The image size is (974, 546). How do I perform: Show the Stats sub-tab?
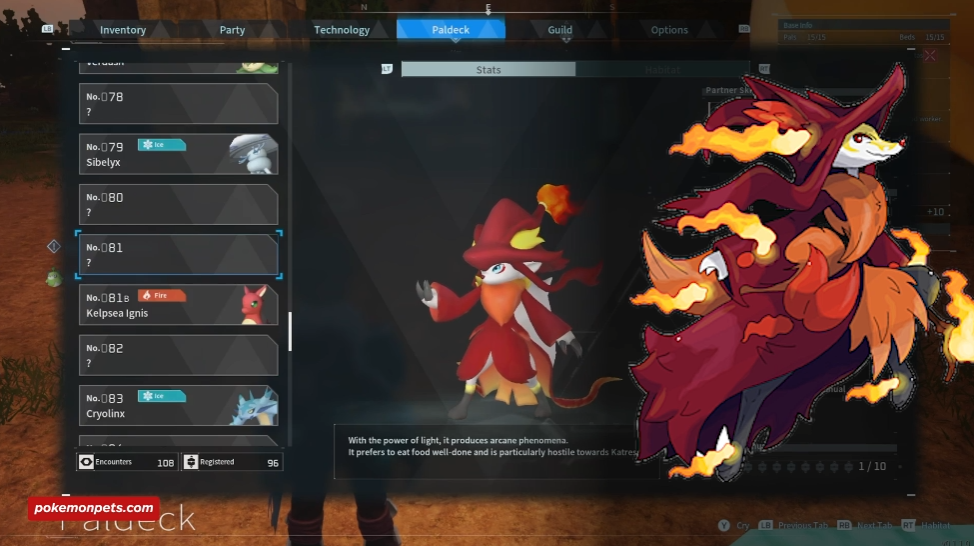(488, 70)
